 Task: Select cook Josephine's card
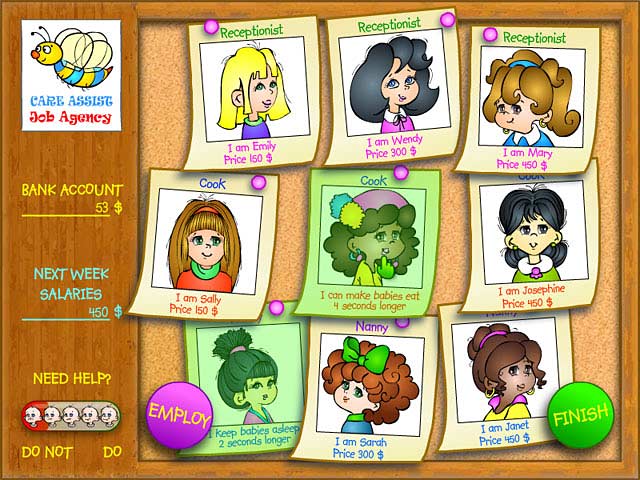point(527,242)
